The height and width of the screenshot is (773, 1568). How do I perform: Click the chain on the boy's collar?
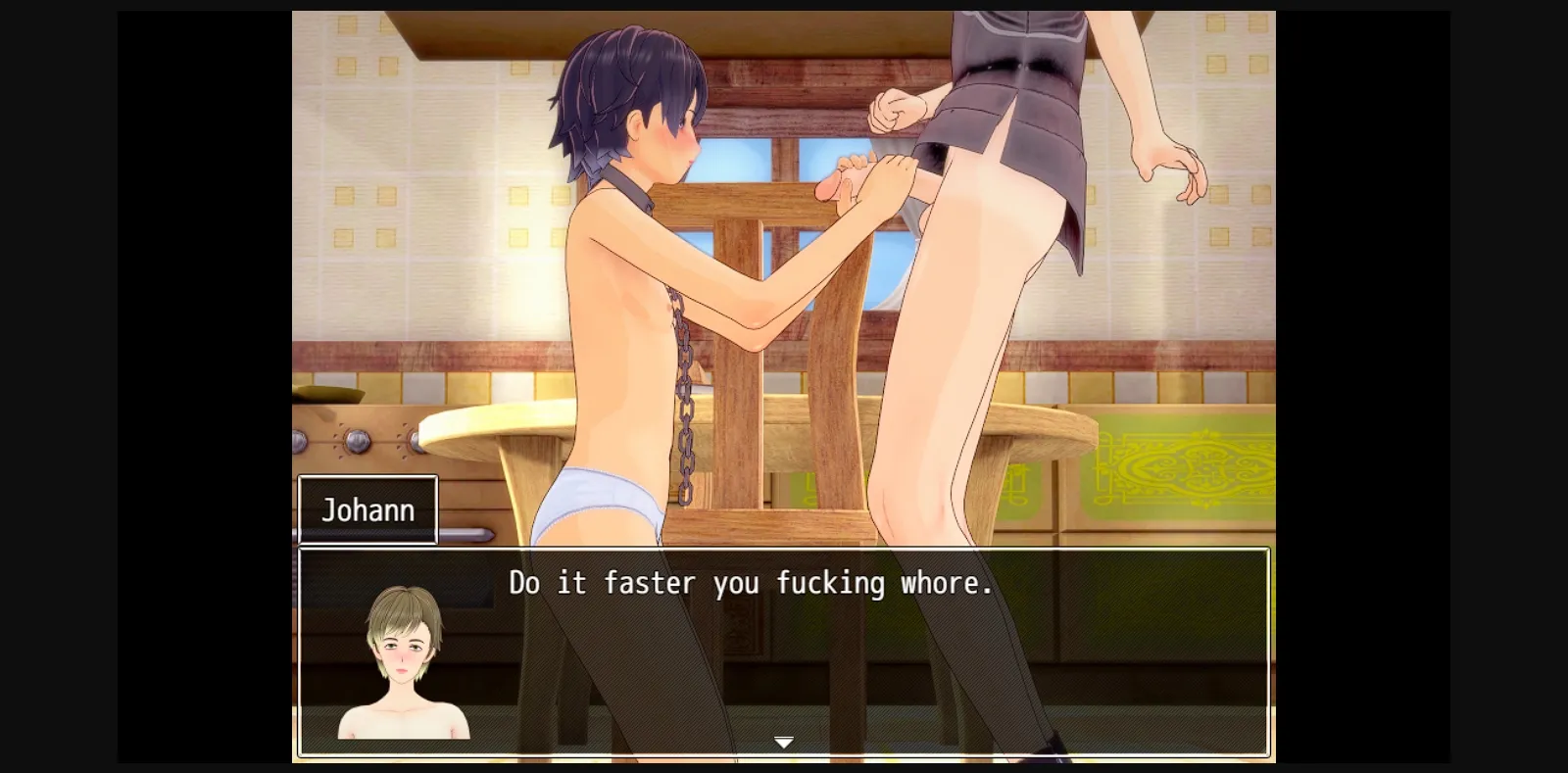coord(686,372)
